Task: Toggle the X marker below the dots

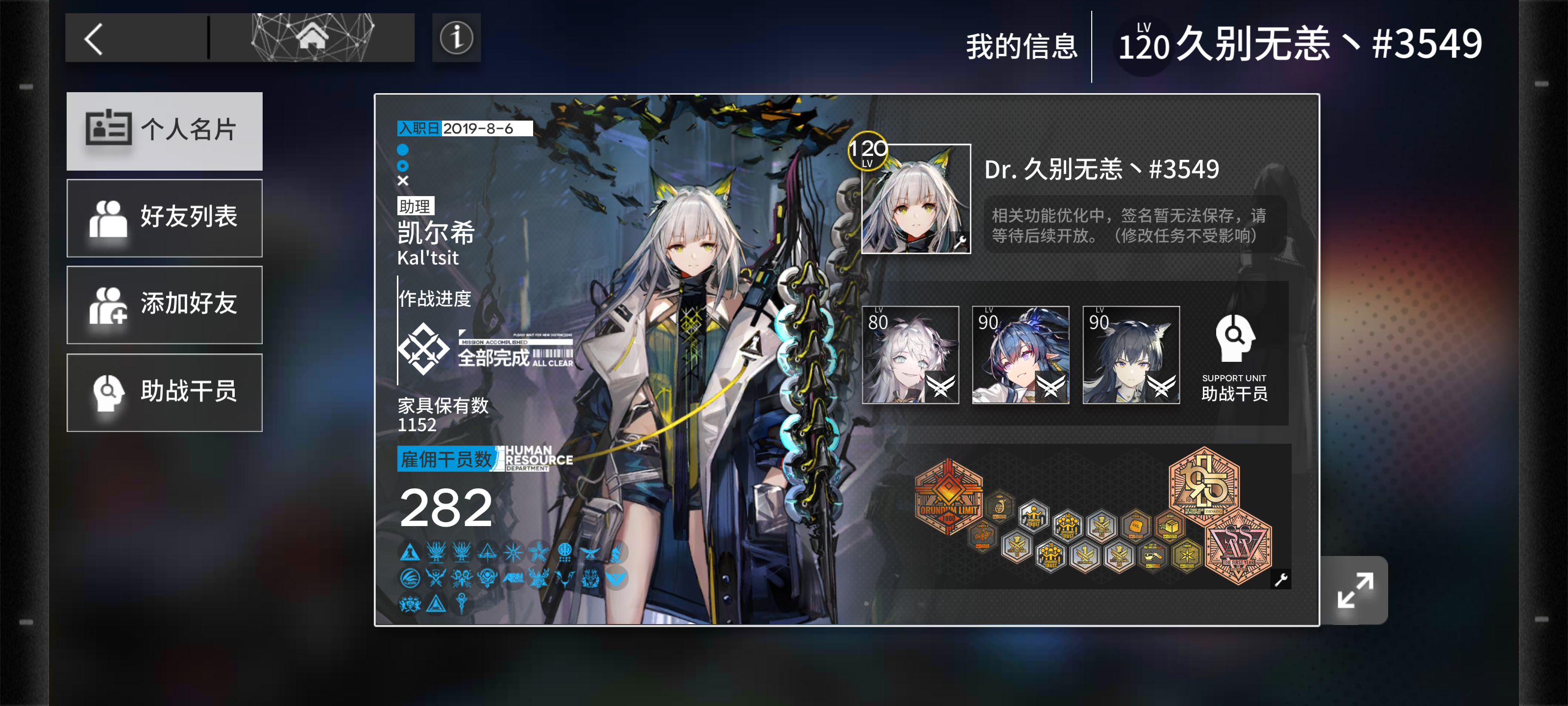Action: point(402,180)
